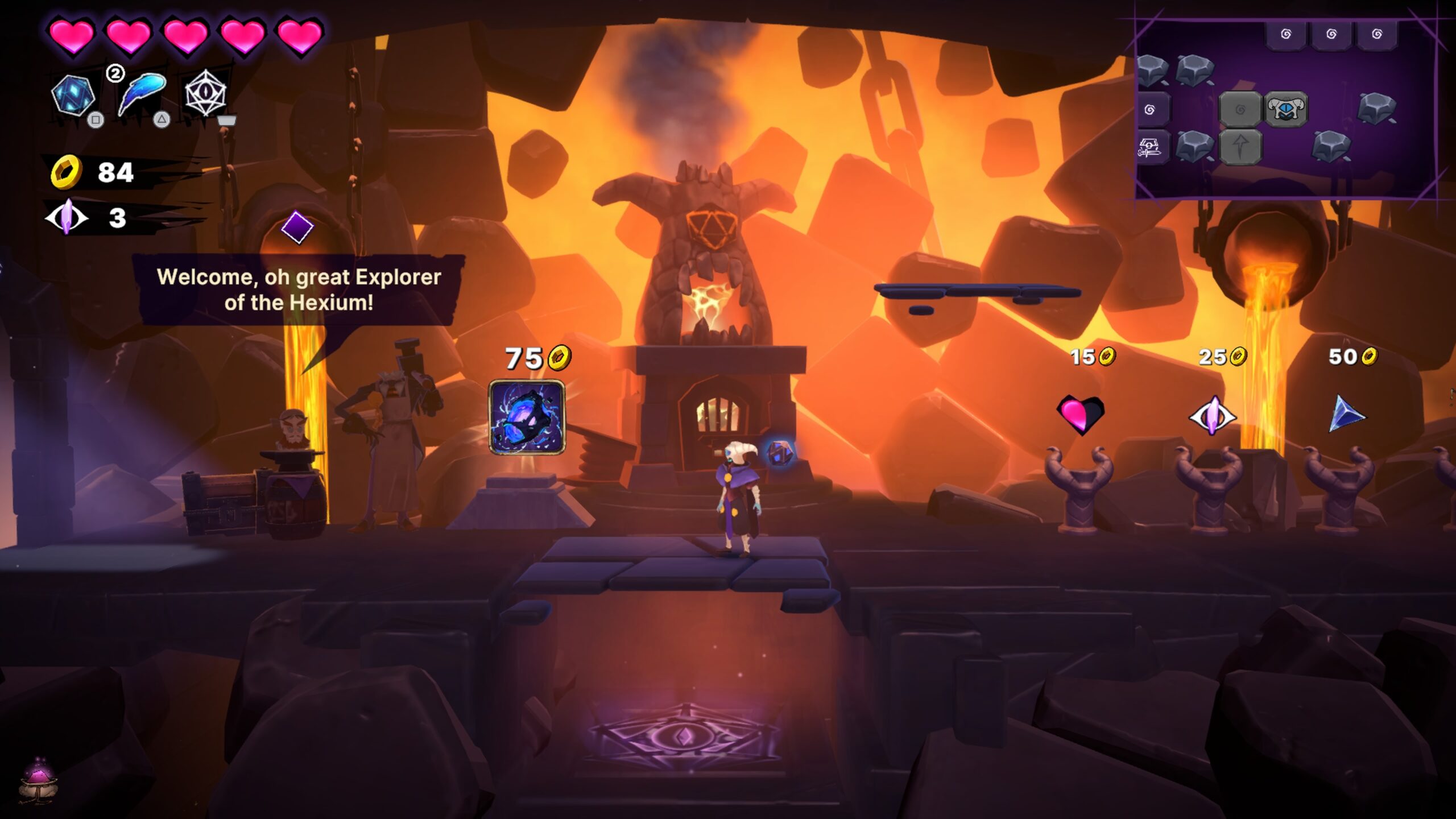Buy the 75-coin relic card
1456x819 pixels.
(x=527, y=417)
